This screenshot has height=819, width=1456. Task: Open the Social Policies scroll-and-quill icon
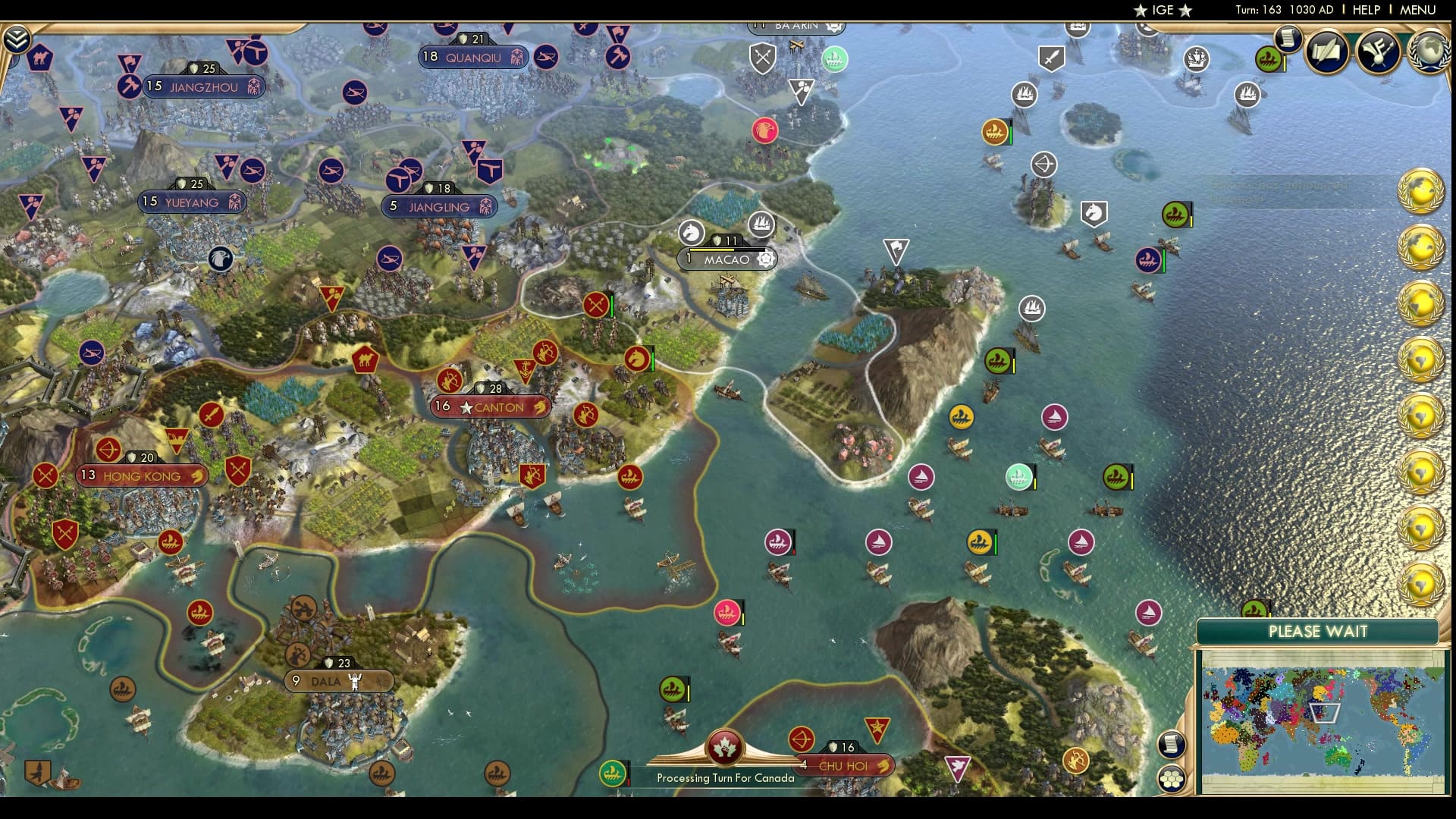1328,51
